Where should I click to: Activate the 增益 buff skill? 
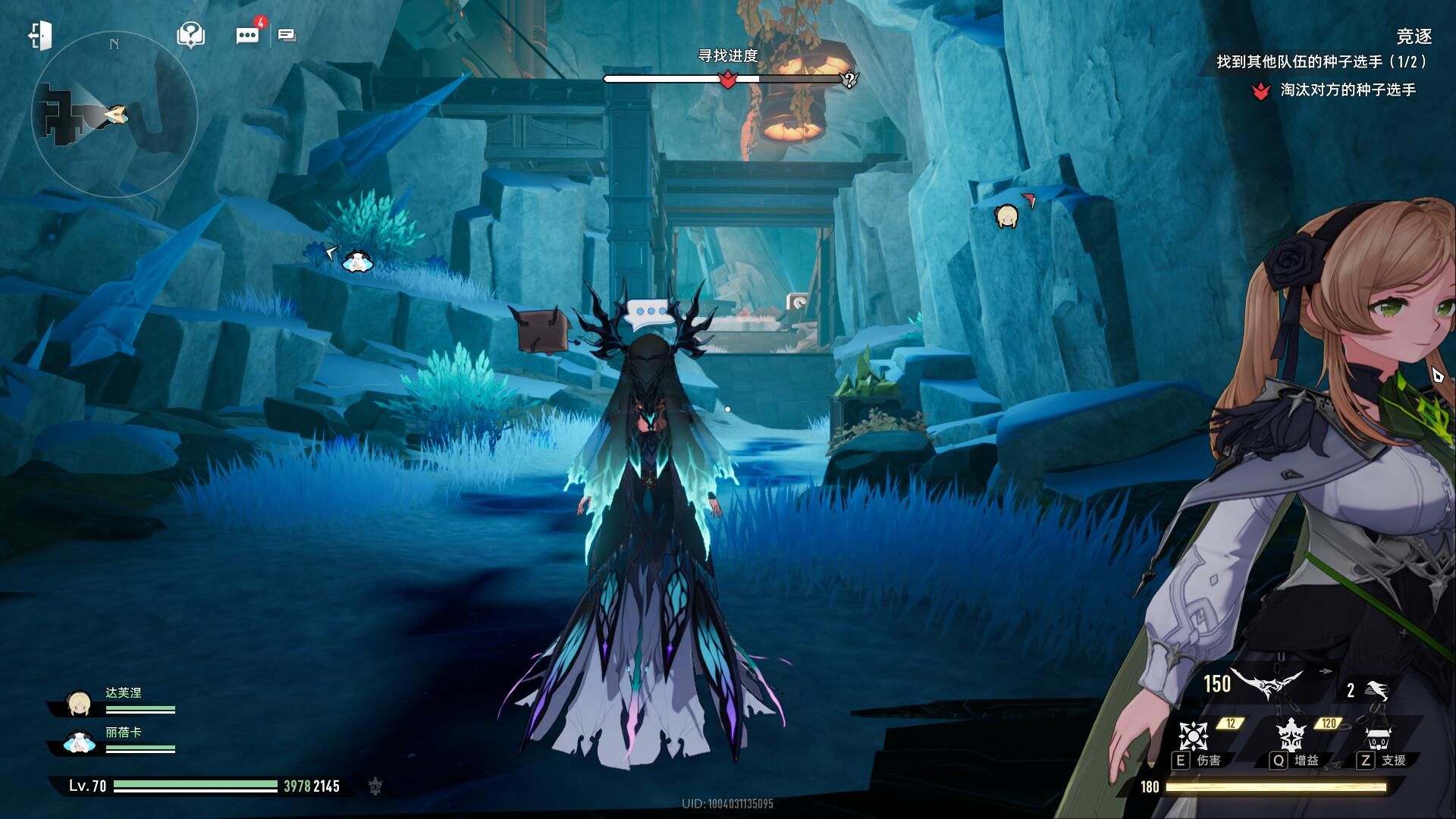point(1290,737)
